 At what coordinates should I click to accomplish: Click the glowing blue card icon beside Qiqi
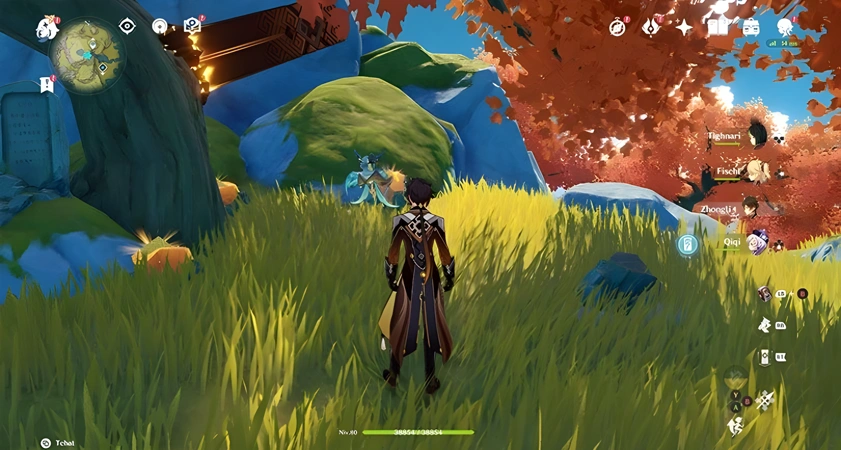[686, 244]
